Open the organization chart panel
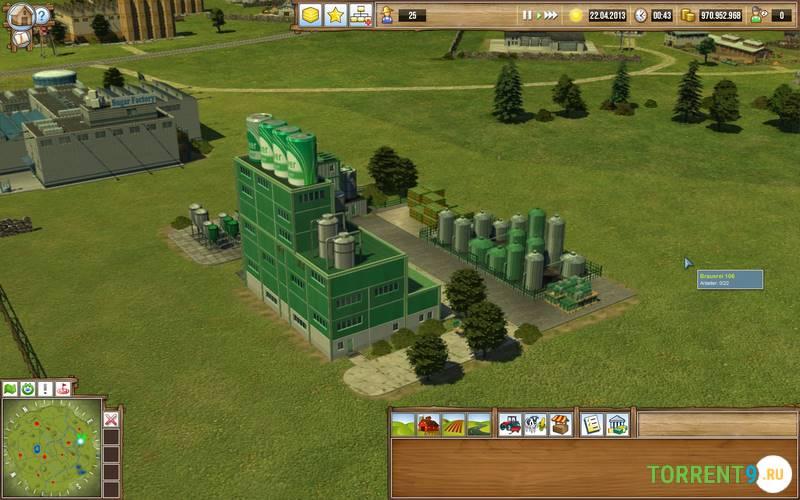 360,15
